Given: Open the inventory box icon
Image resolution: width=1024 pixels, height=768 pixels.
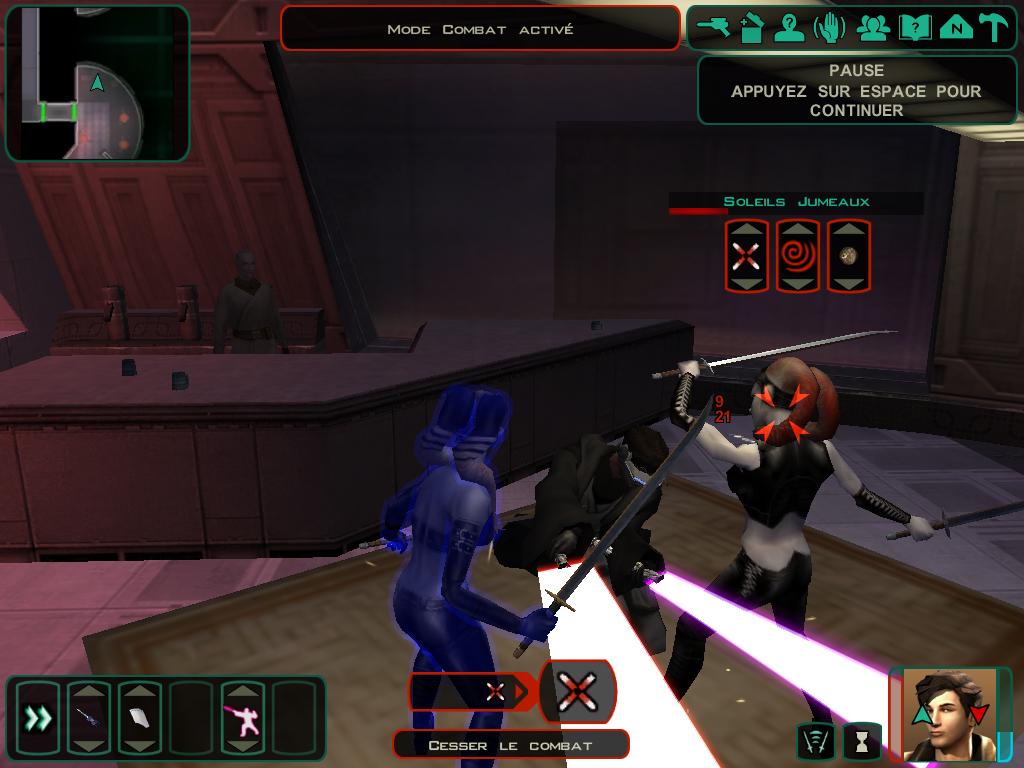Looking at the screenshot, I should click(751, 28).
